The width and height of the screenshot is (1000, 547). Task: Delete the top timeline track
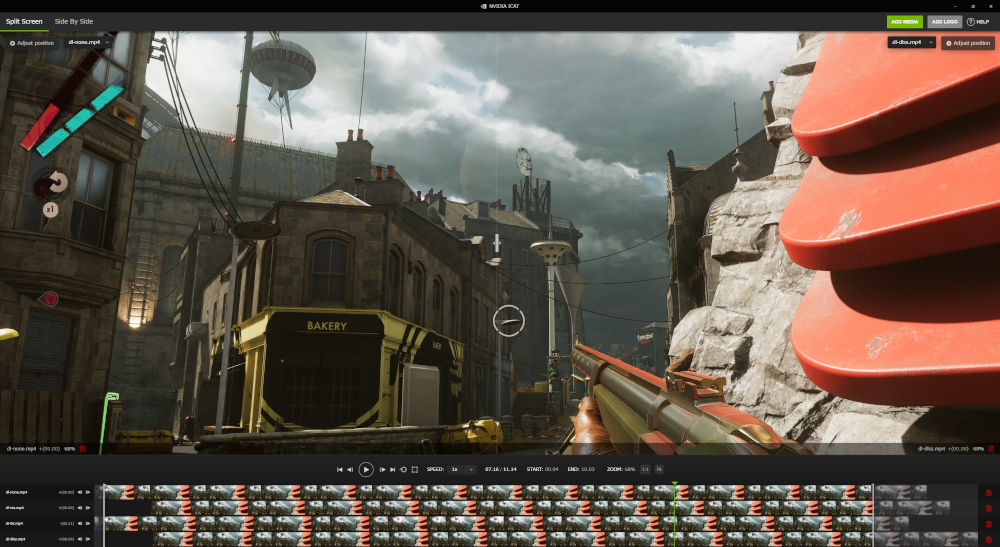pos(989,492)
